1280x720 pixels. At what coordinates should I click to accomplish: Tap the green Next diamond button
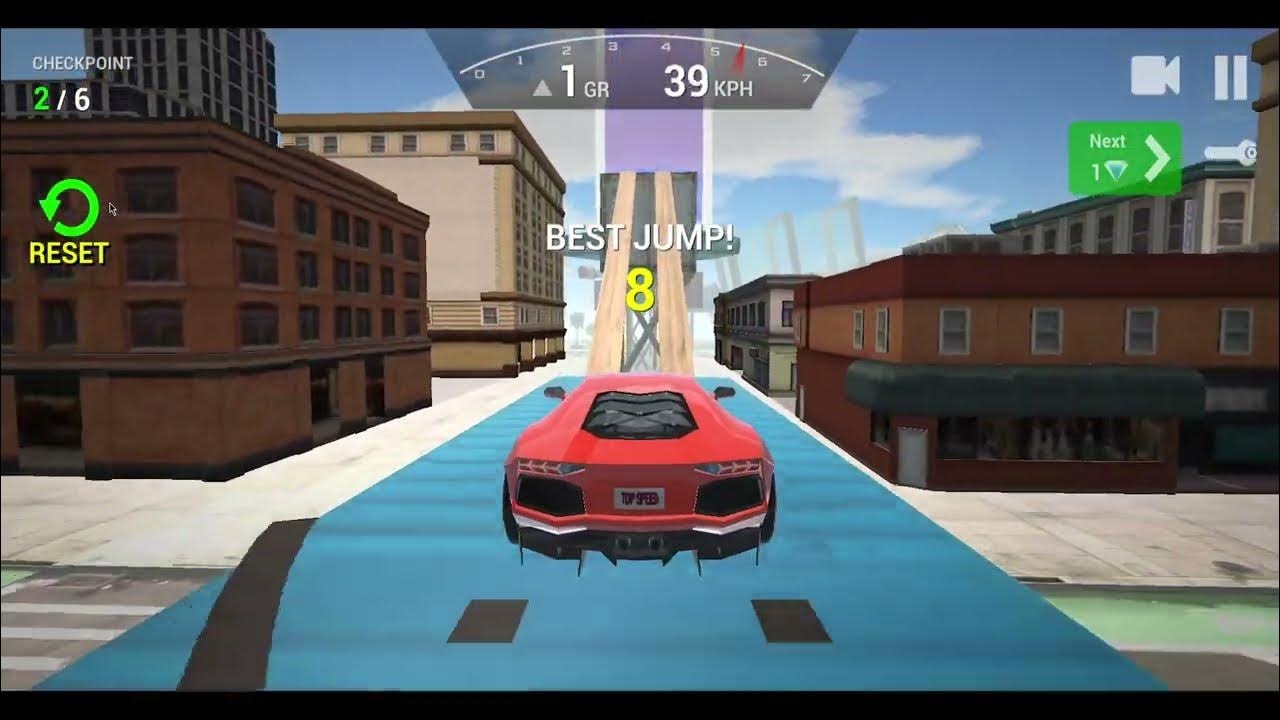[x=1124, y=158]
